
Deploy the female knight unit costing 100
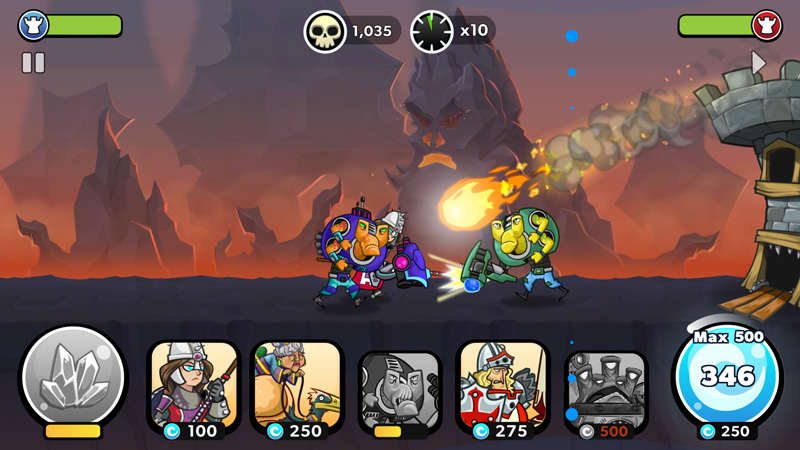pos(194,390)
